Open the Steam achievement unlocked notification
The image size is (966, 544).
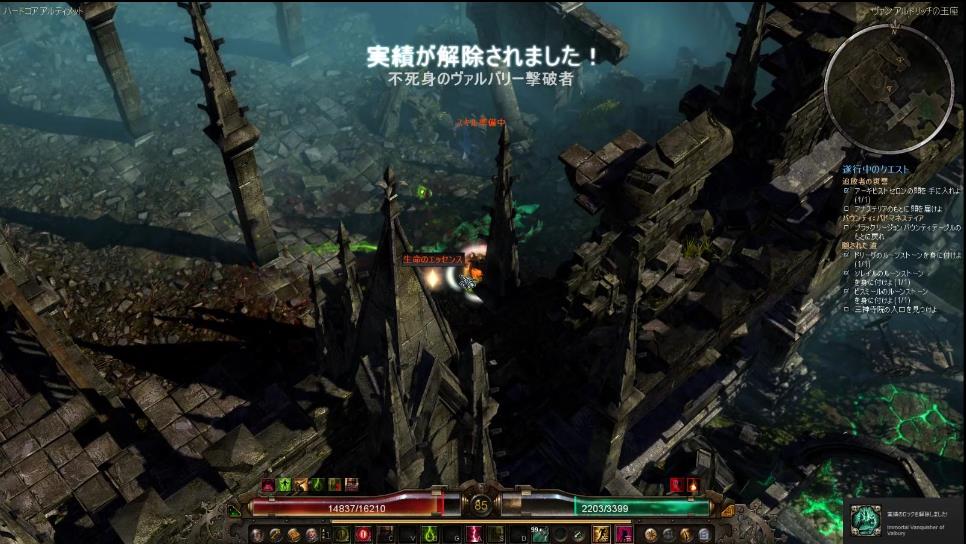(904, 520)
